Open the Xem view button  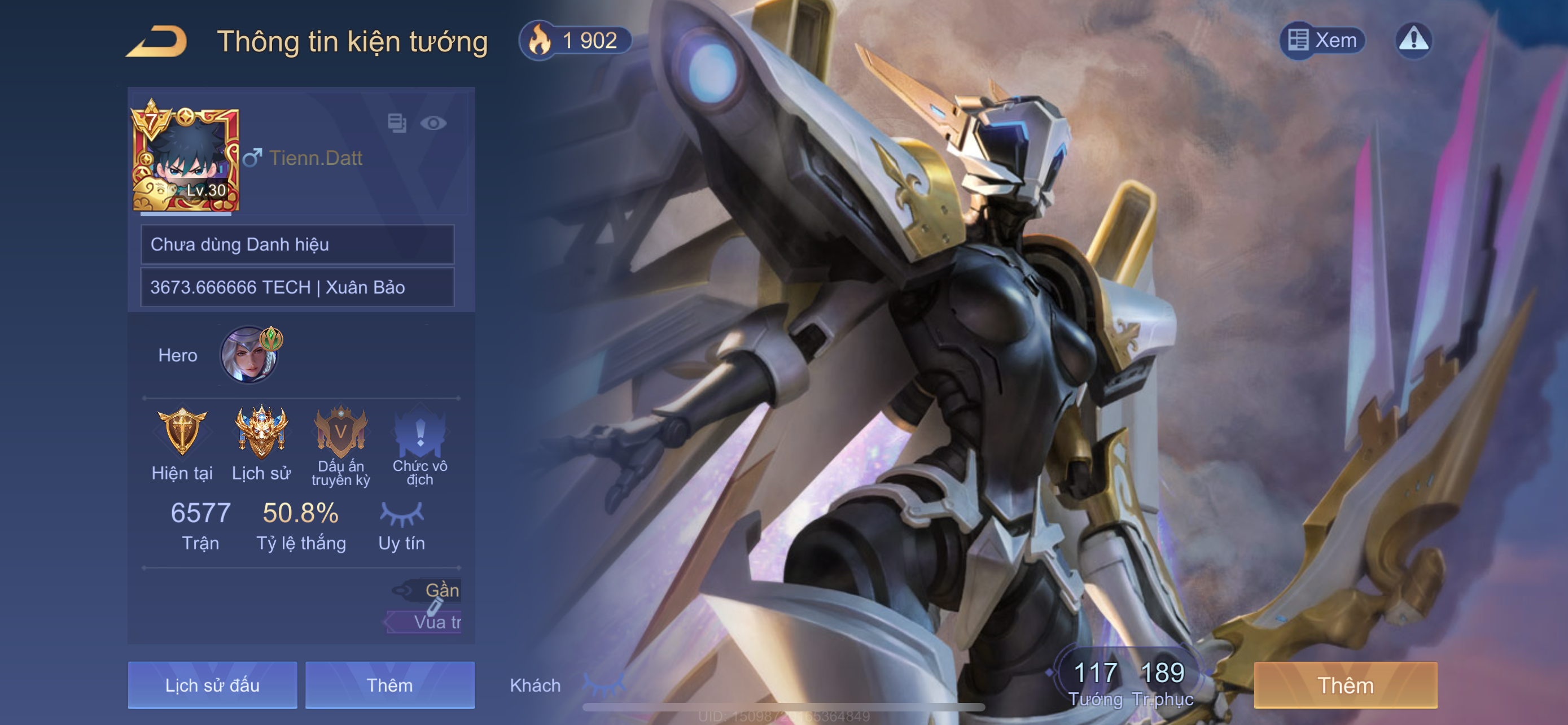click(x=1322, y=41)
